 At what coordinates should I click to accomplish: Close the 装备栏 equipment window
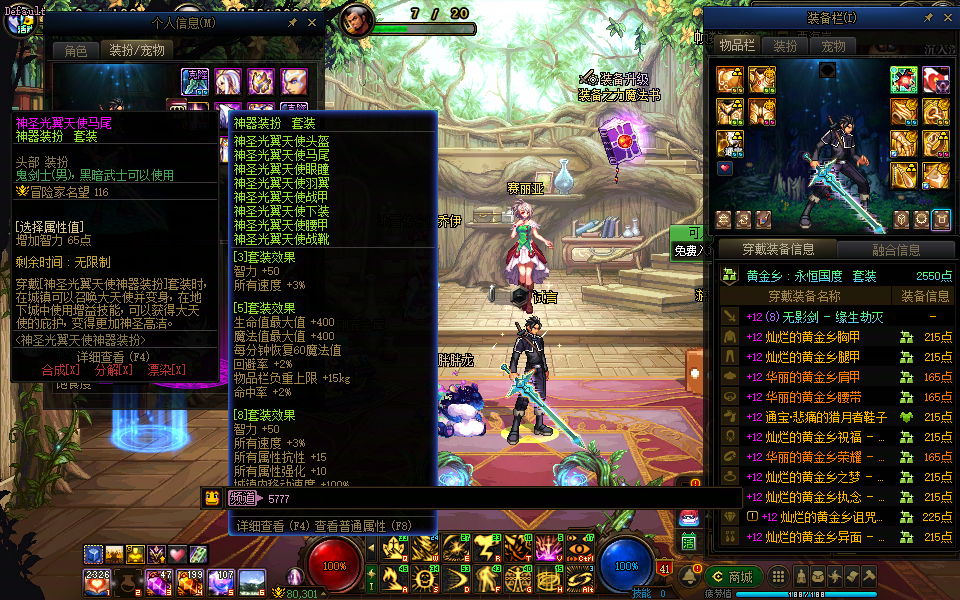[947, 17]
